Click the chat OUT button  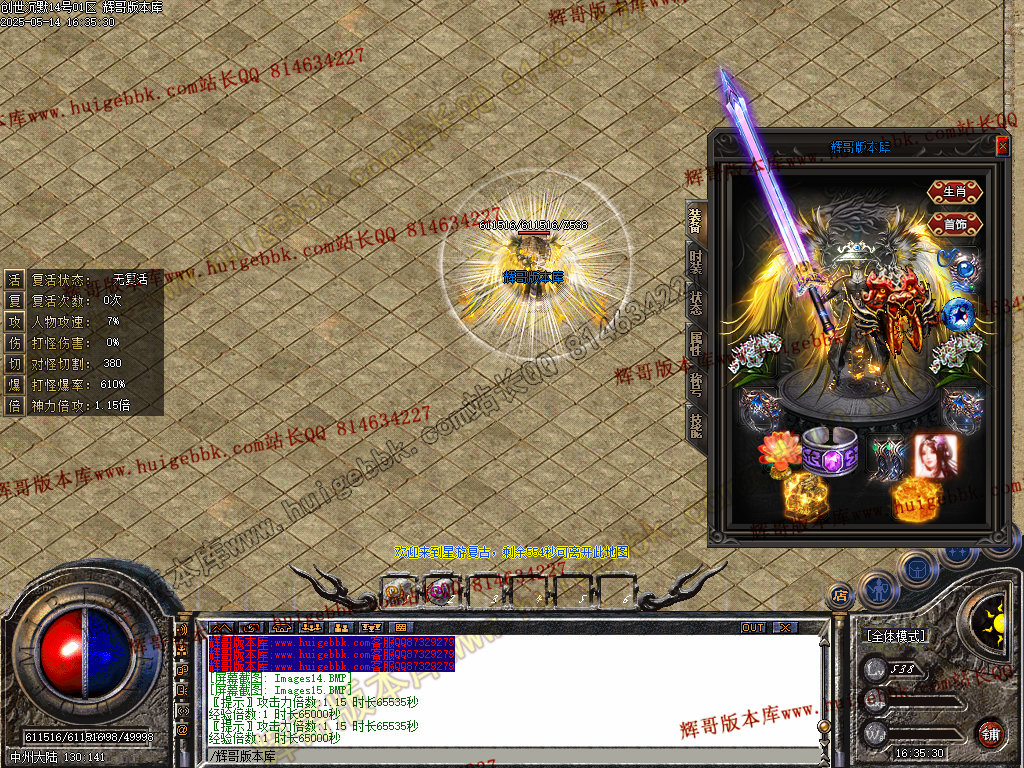(753, 628)
